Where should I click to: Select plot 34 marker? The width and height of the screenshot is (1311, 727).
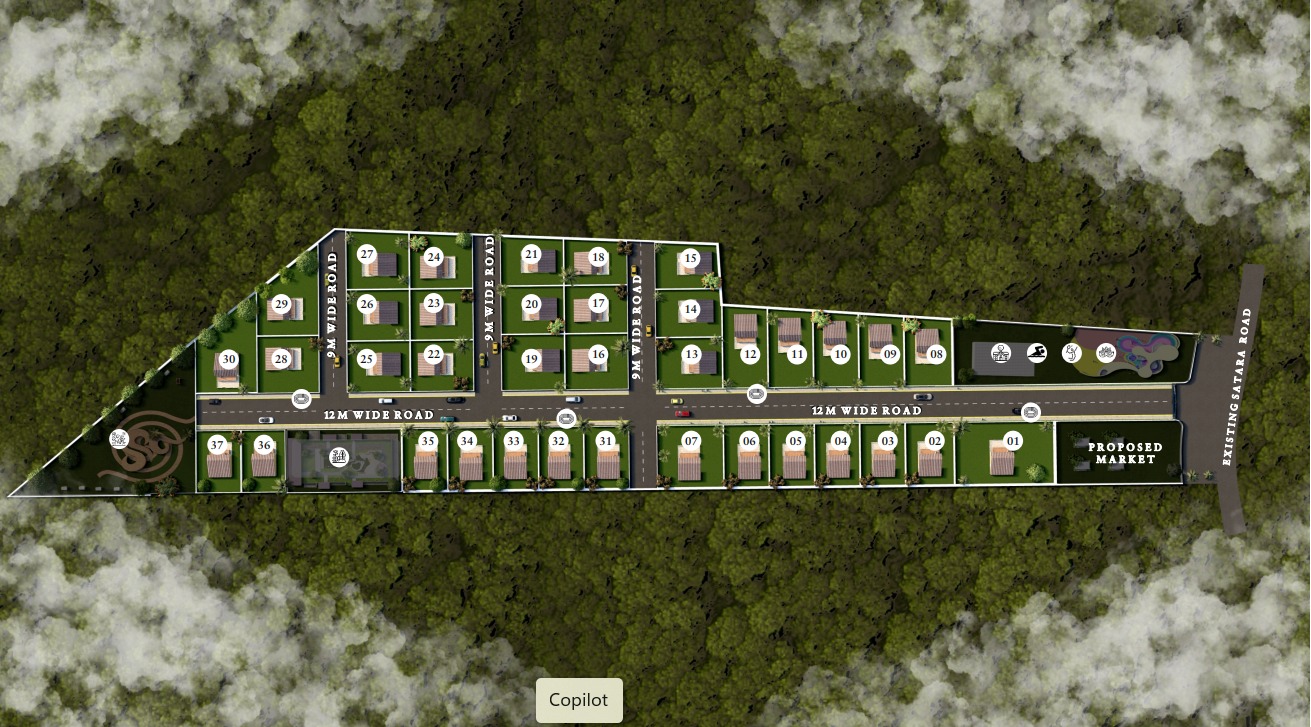click(x=466, y=440)
